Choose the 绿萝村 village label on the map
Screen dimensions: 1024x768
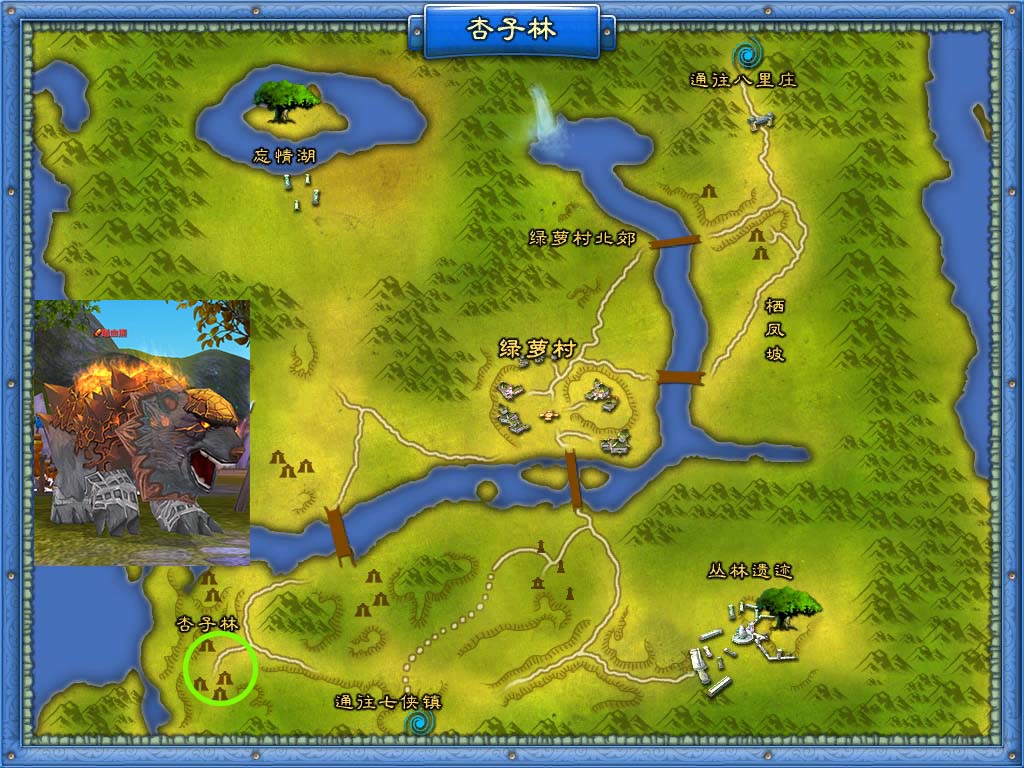pyautogui.click(x=538, y=349)
